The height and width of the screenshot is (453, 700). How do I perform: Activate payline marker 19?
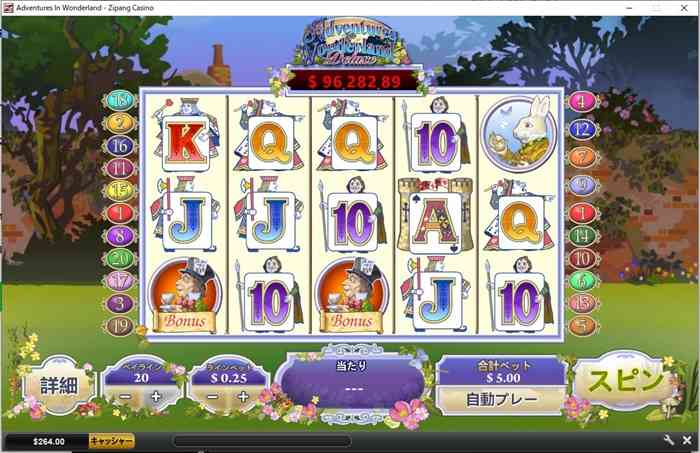click(120, 324)
